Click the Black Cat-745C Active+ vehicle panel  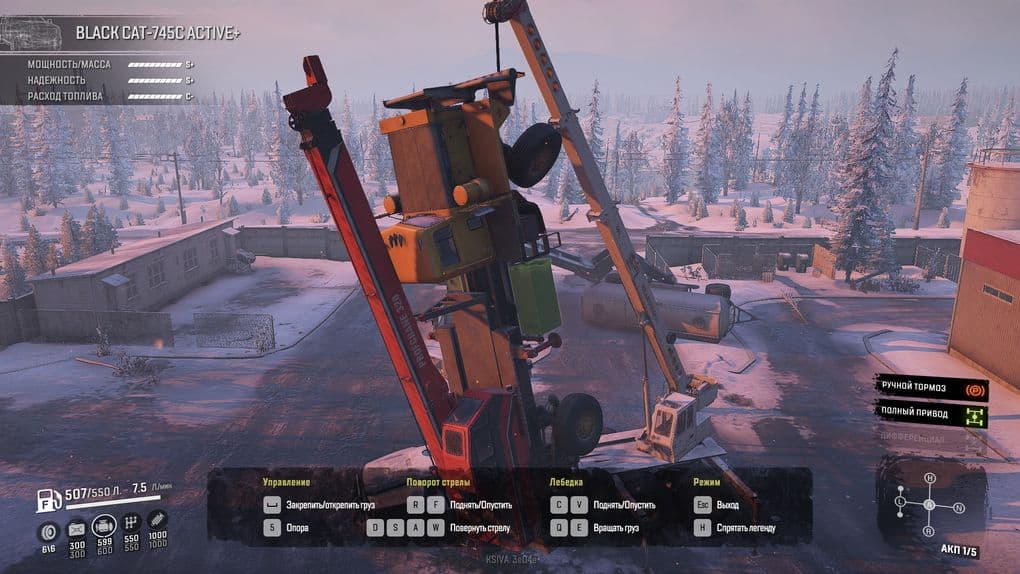125,32
